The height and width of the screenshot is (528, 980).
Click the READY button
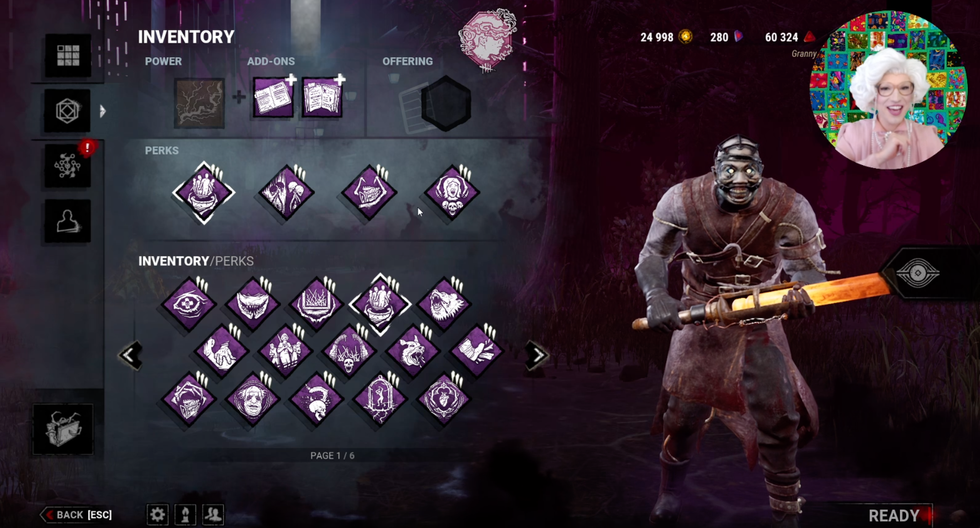click(893, 515)
